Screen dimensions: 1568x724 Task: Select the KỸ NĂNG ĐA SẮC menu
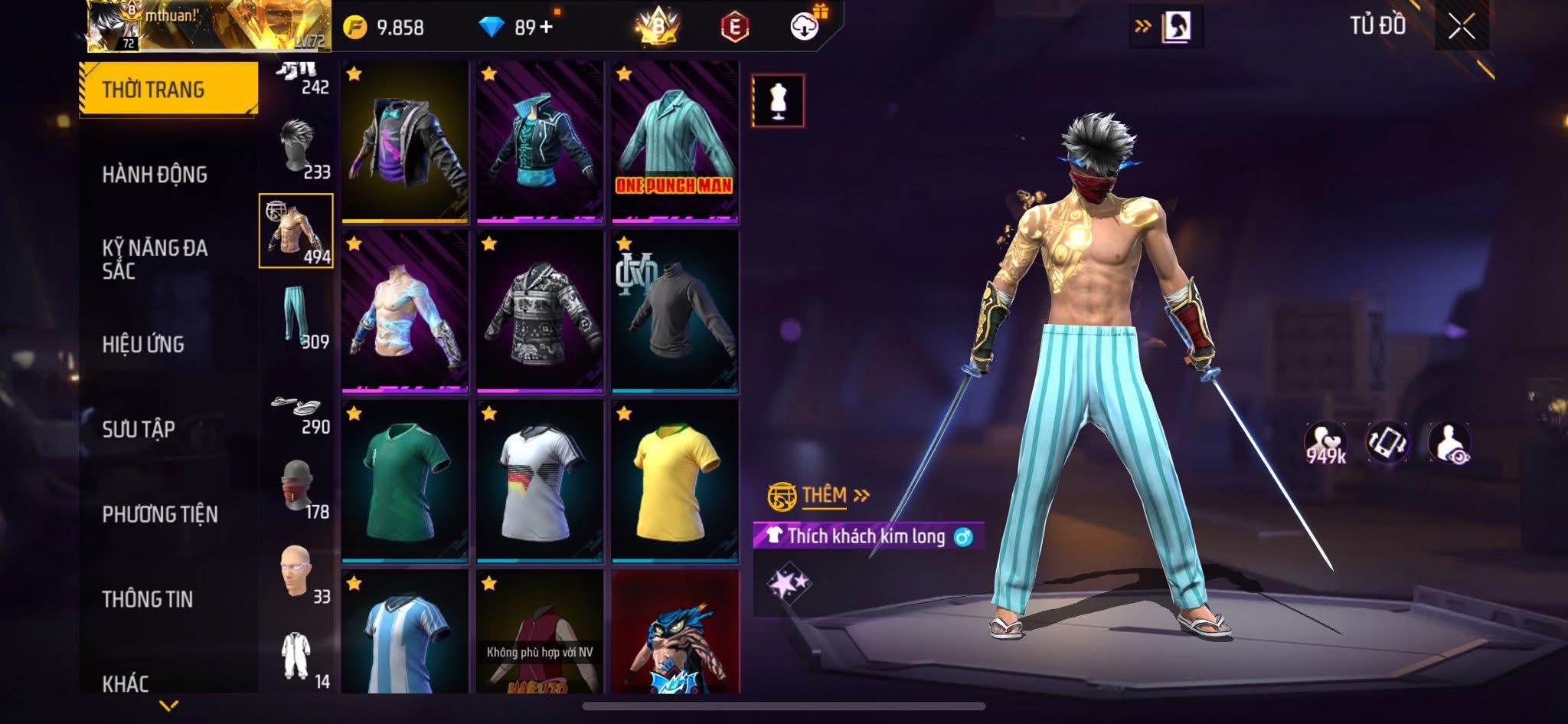pos(155,259)
